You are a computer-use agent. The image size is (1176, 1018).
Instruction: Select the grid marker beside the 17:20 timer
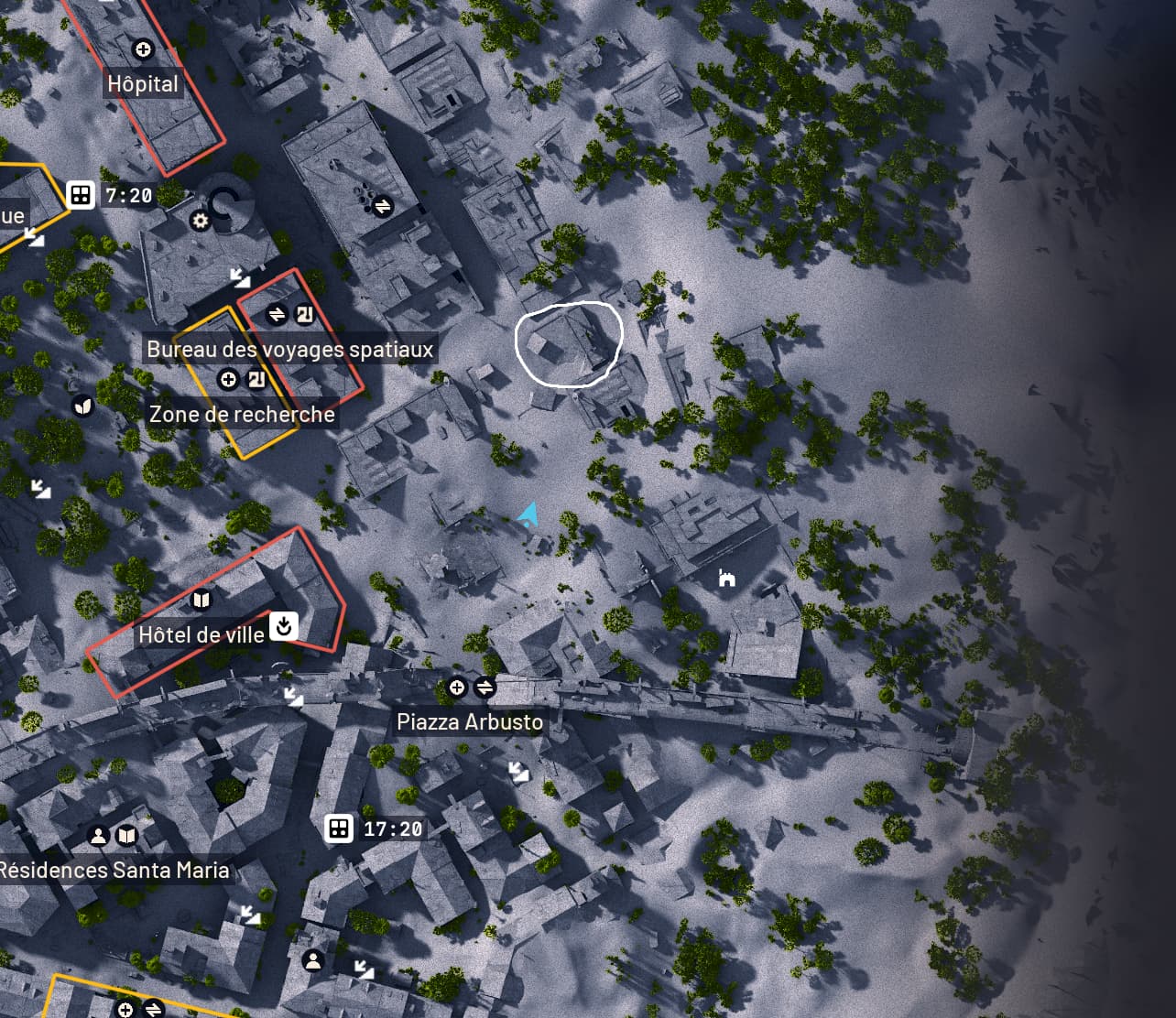click(339, 828)
